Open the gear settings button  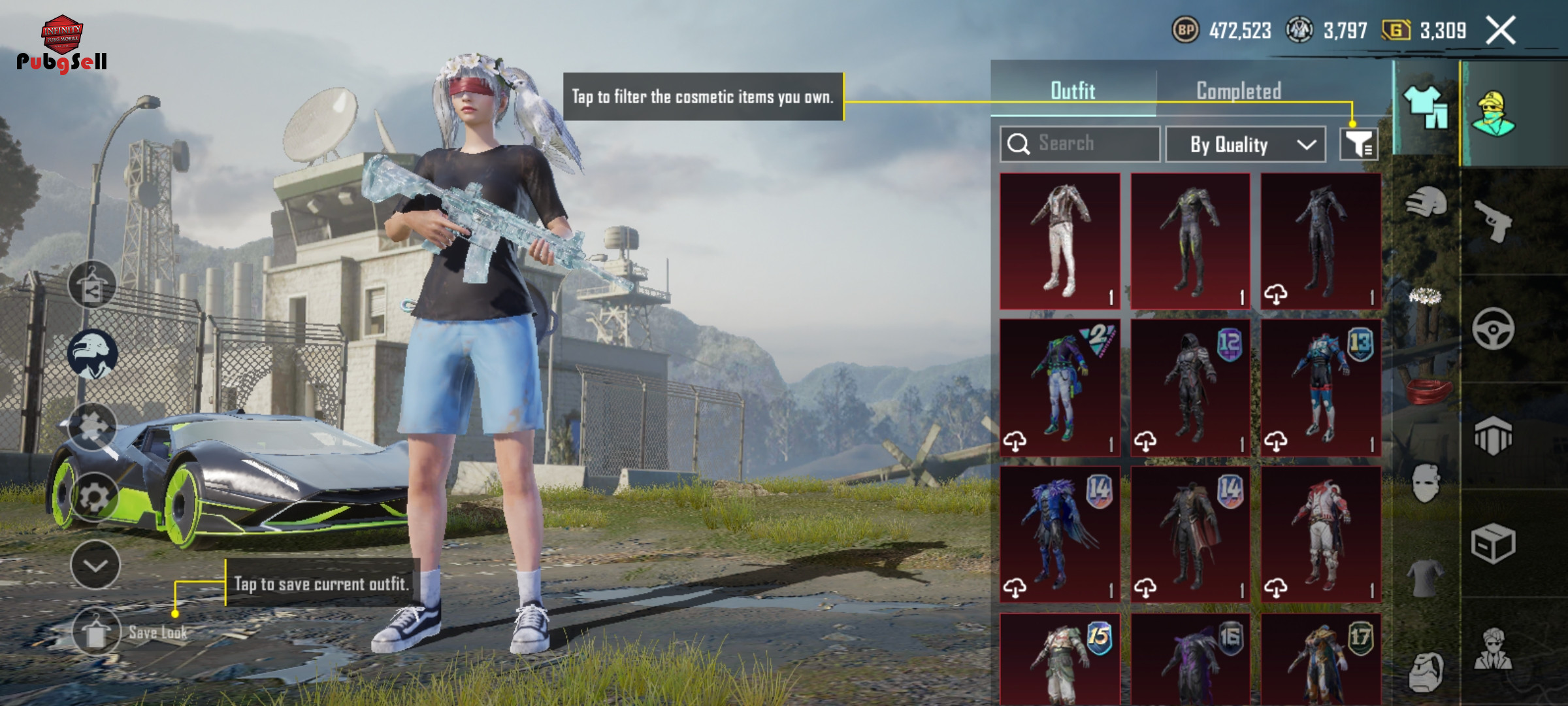pyautogui.click(x=95, y=498)
